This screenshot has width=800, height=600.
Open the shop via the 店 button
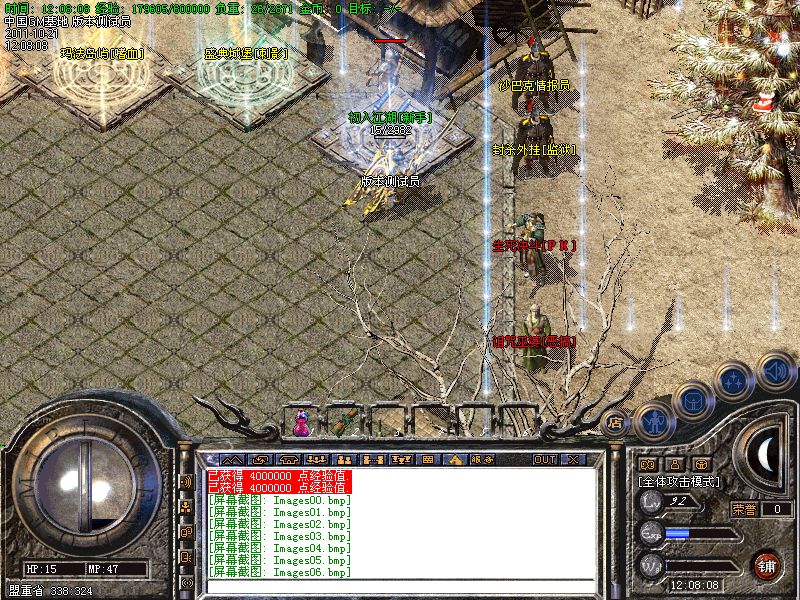615,423
